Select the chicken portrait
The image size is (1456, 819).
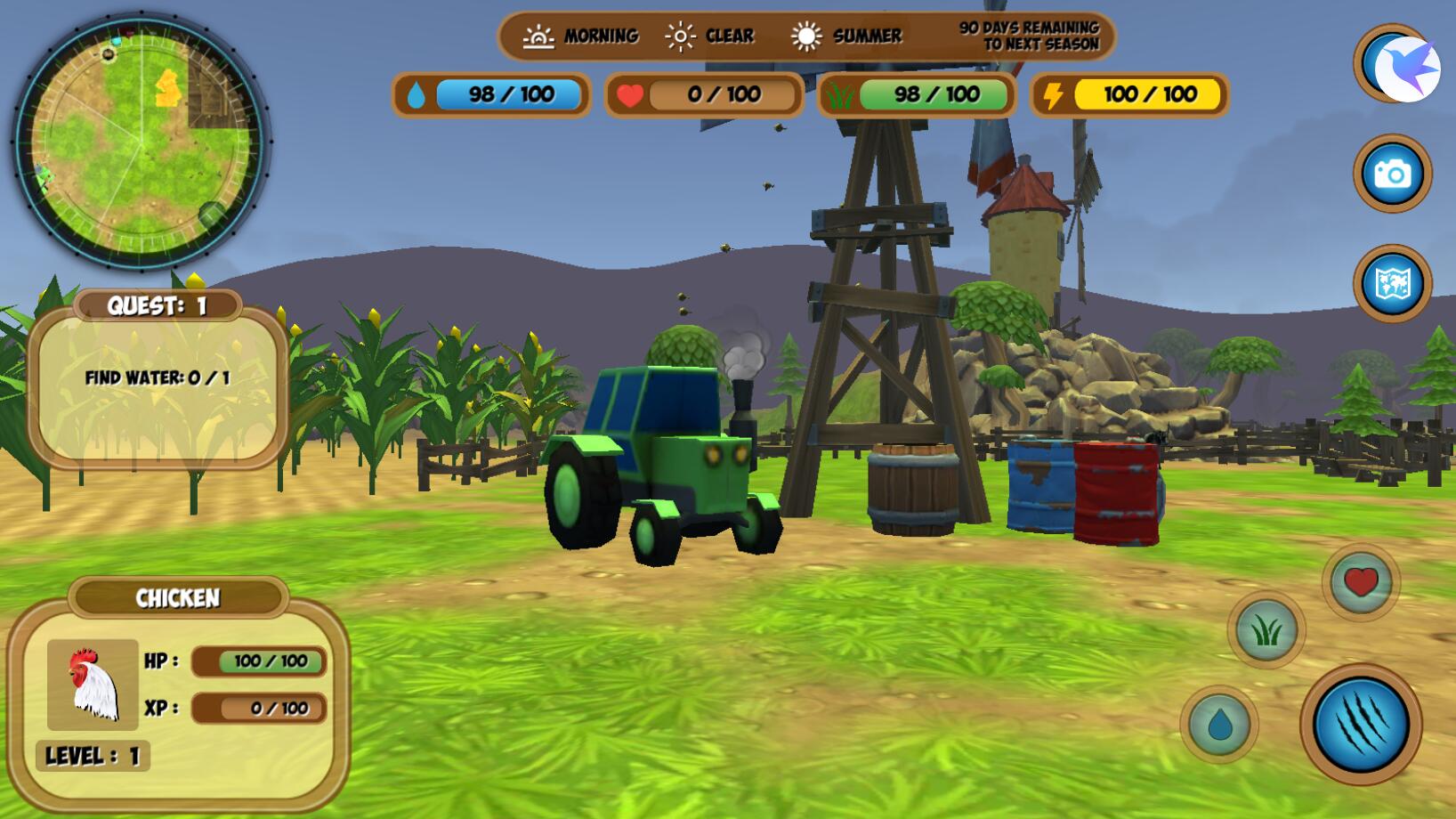93,684
